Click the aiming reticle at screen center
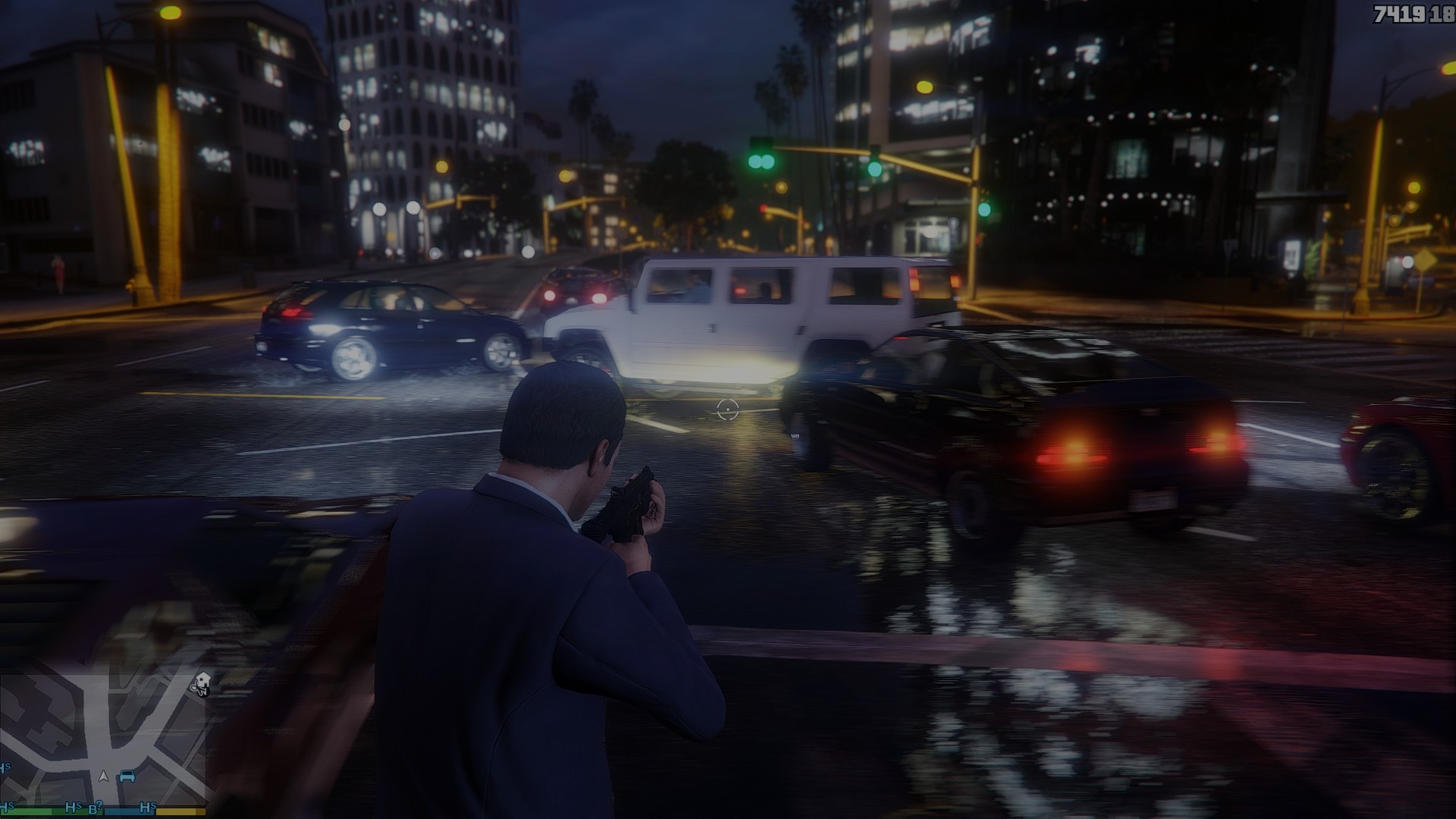 coord(727,410)
